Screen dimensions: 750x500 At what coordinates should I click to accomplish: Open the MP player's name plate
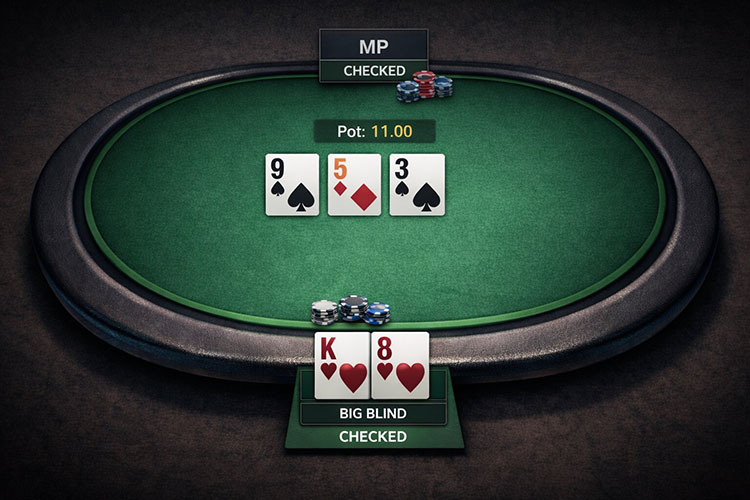pyautogui.click(x=373, y=46)
